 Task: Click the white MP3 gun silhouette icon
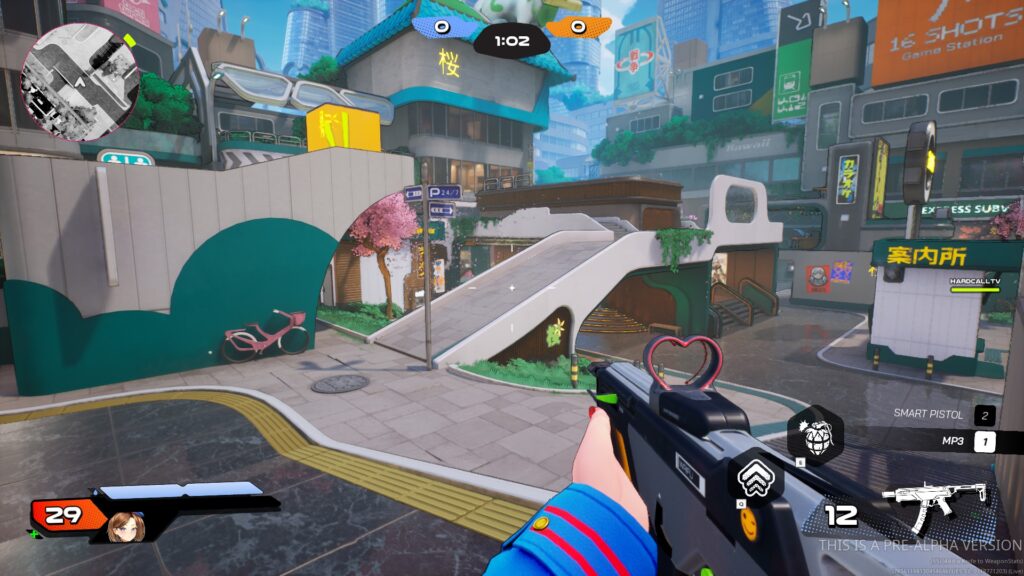935,502
